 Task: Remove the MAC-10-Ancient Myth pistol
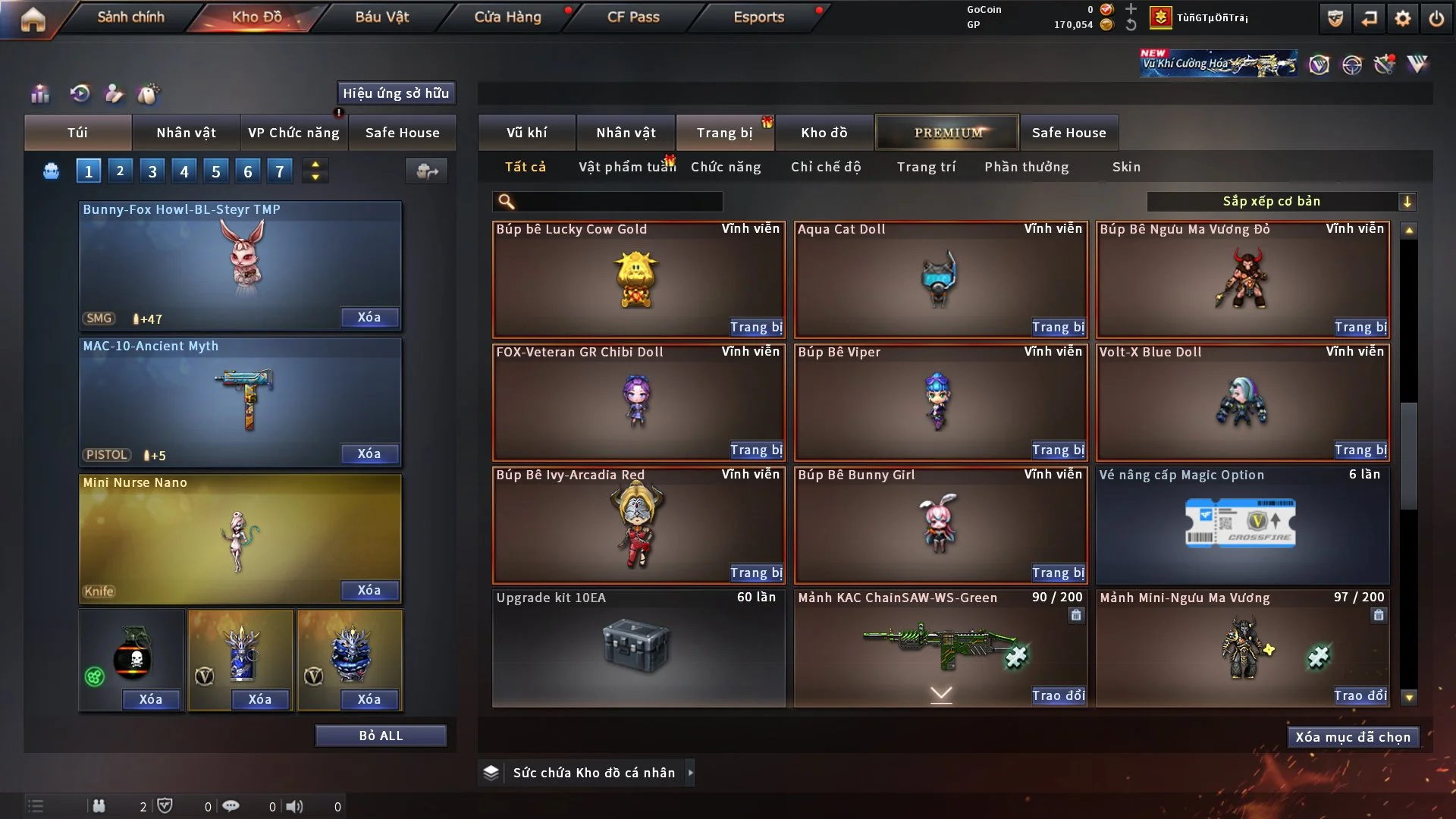point(369,453)
